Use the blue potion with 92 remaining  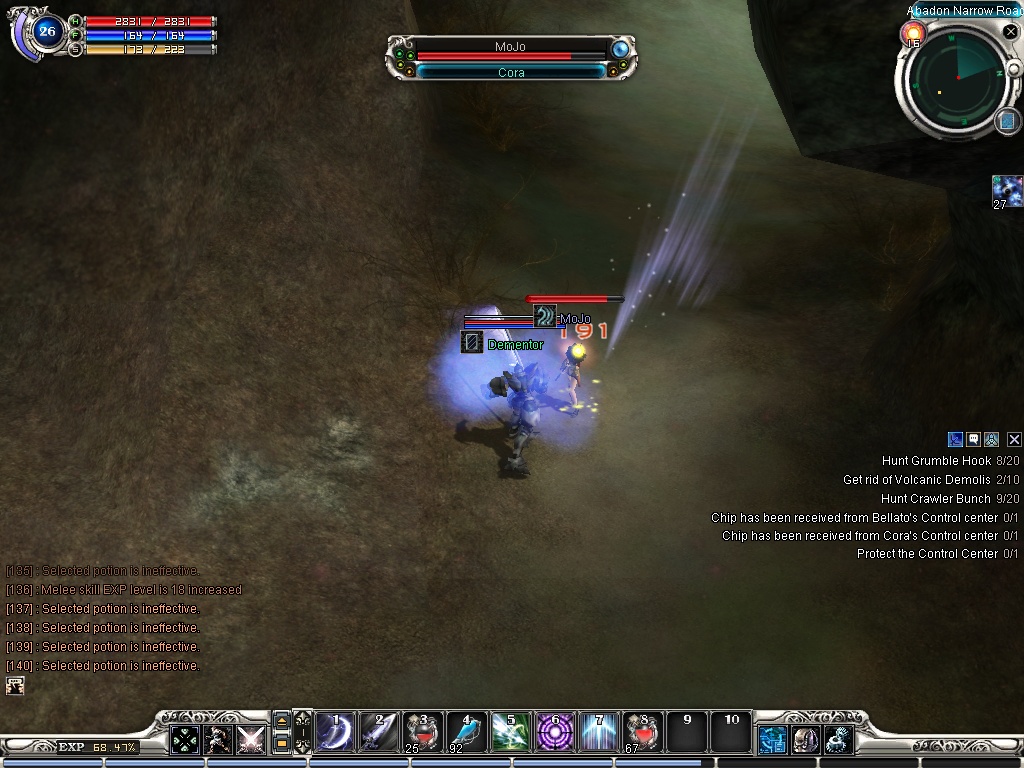pos(467,732)
